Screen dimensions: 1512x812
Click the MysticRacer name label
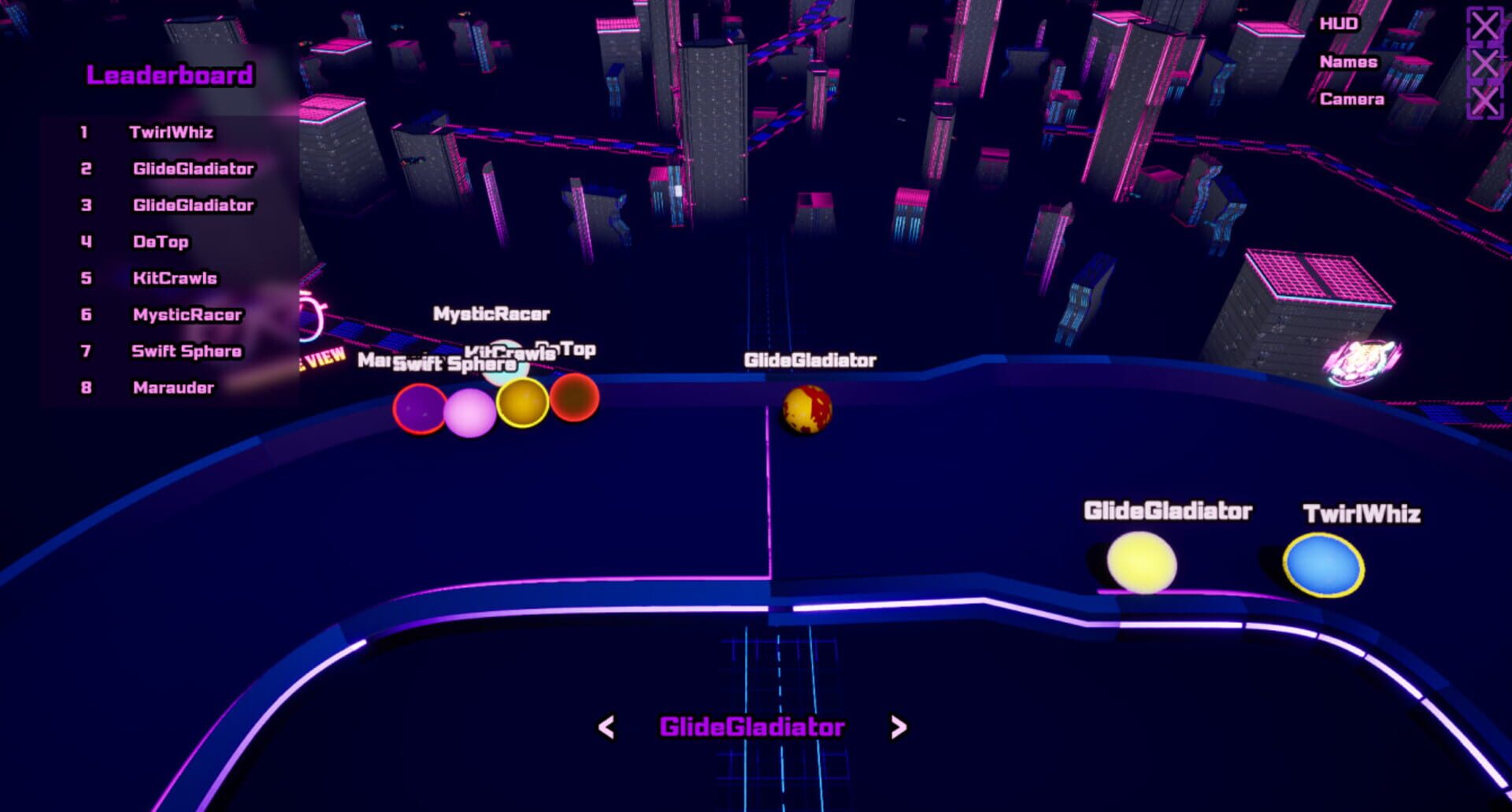491,313
